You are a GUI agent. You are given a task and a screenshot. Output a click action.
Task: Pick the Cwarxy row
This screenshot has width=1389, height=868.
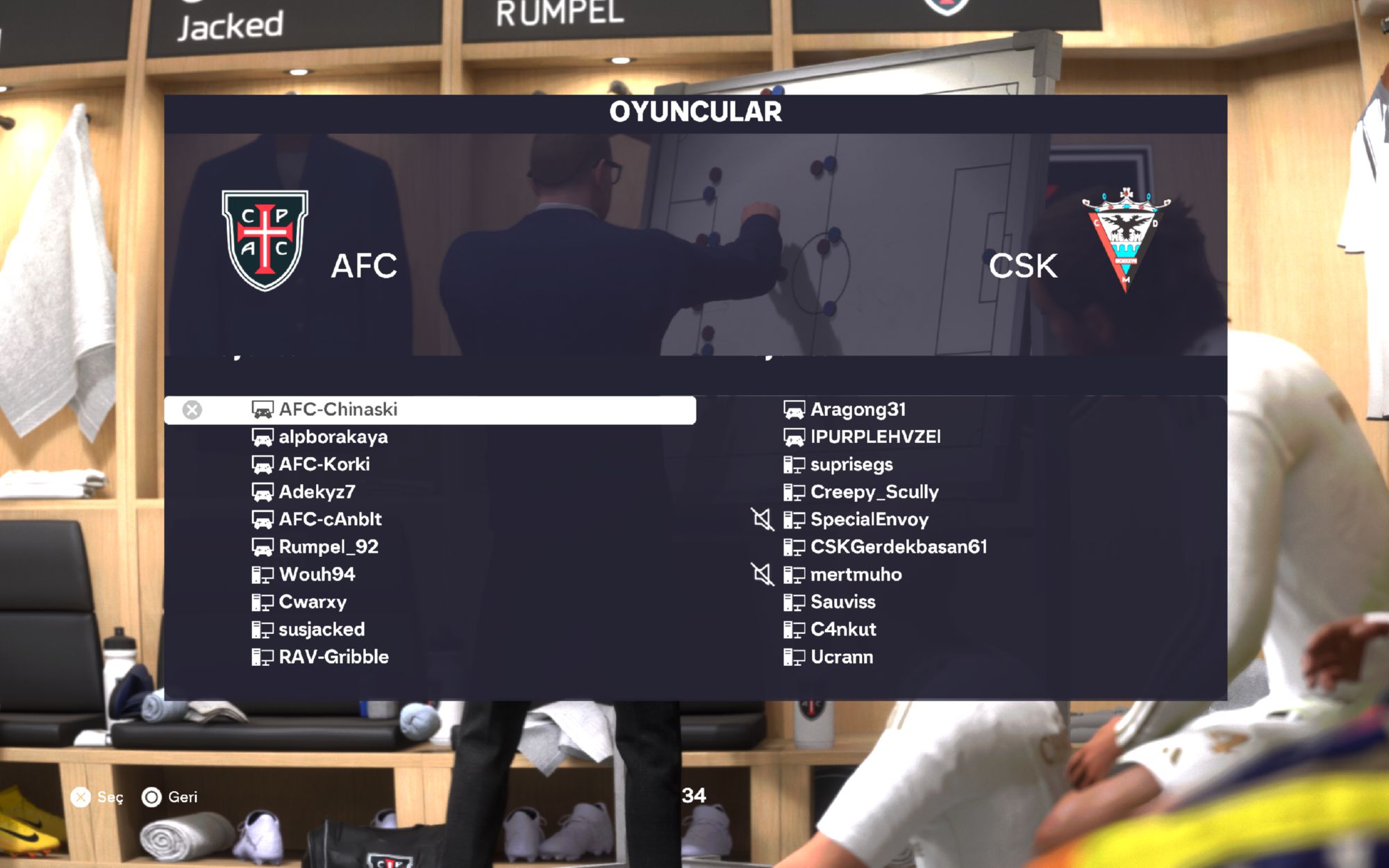[313, 602]
